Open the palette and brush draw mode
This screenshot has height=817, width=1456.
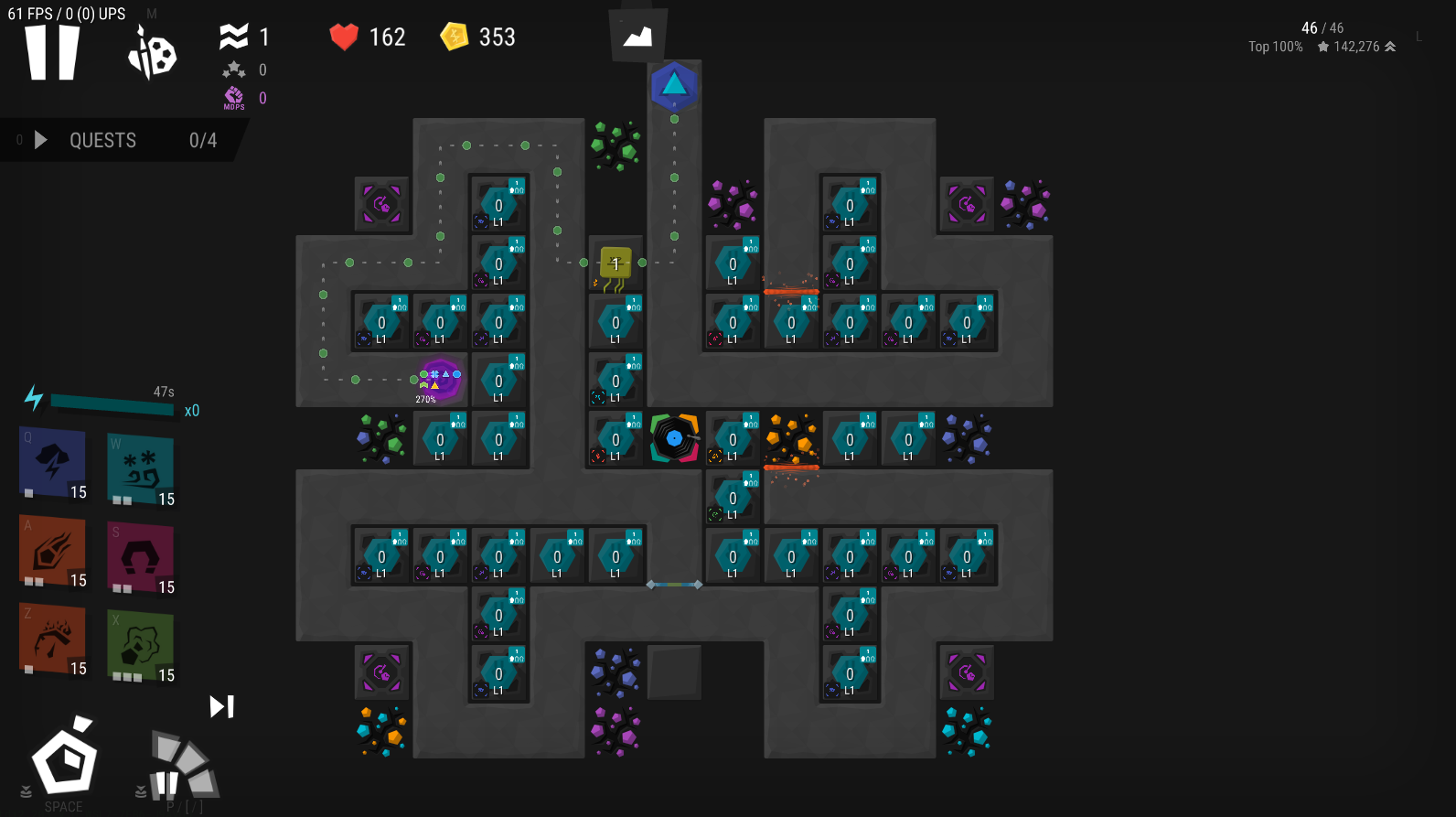(x=152, y=54)
